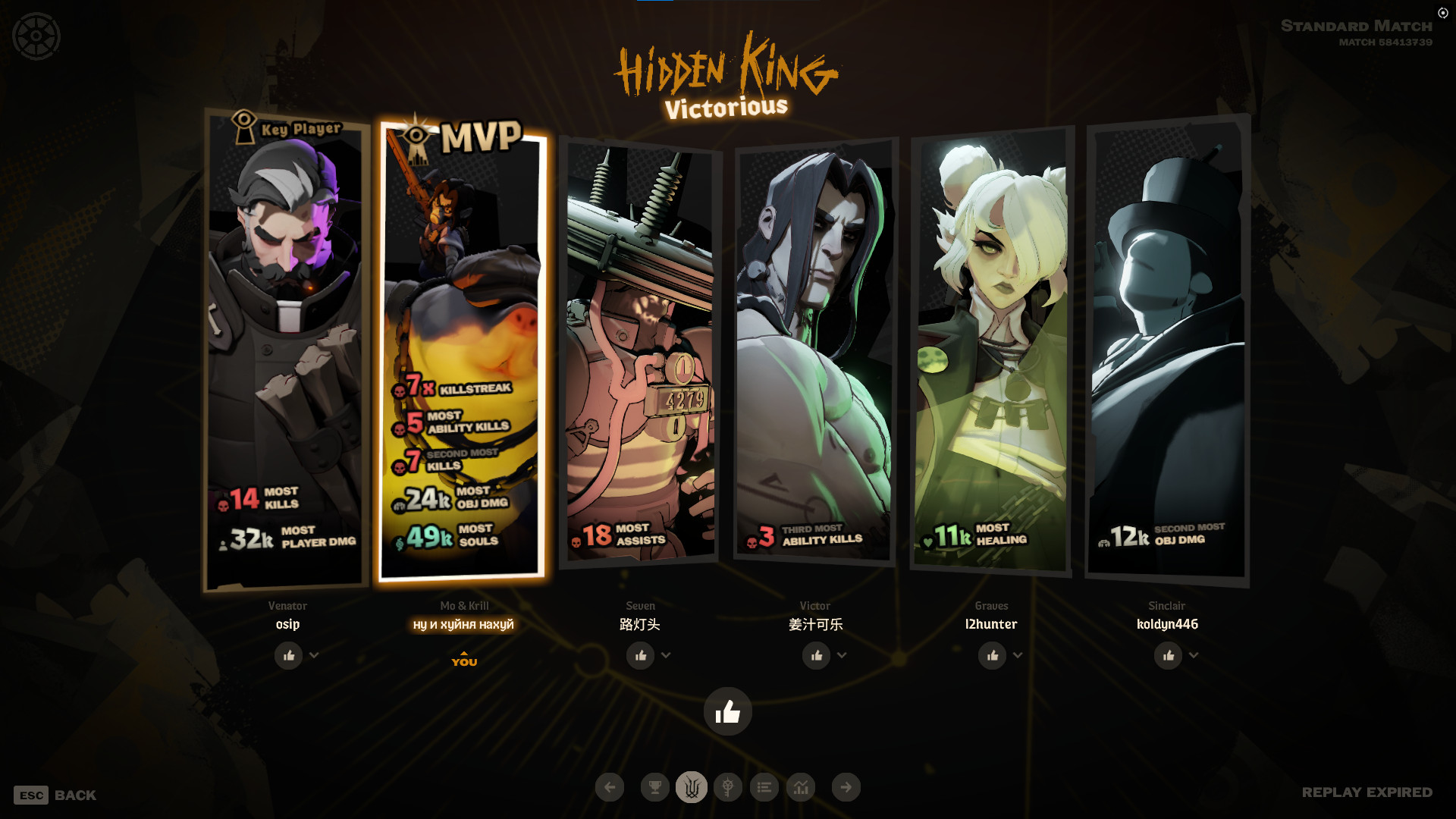The image size is (1456, 819).
Task: Go back with the BACK button
Action: point(55,795)
